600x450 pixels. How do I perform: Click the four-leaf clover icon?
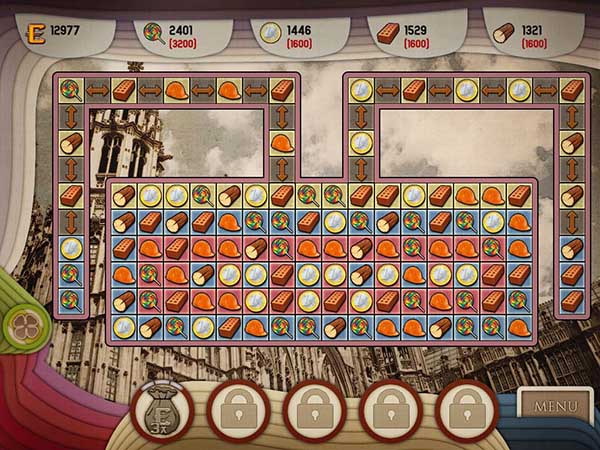pos(20,323)
